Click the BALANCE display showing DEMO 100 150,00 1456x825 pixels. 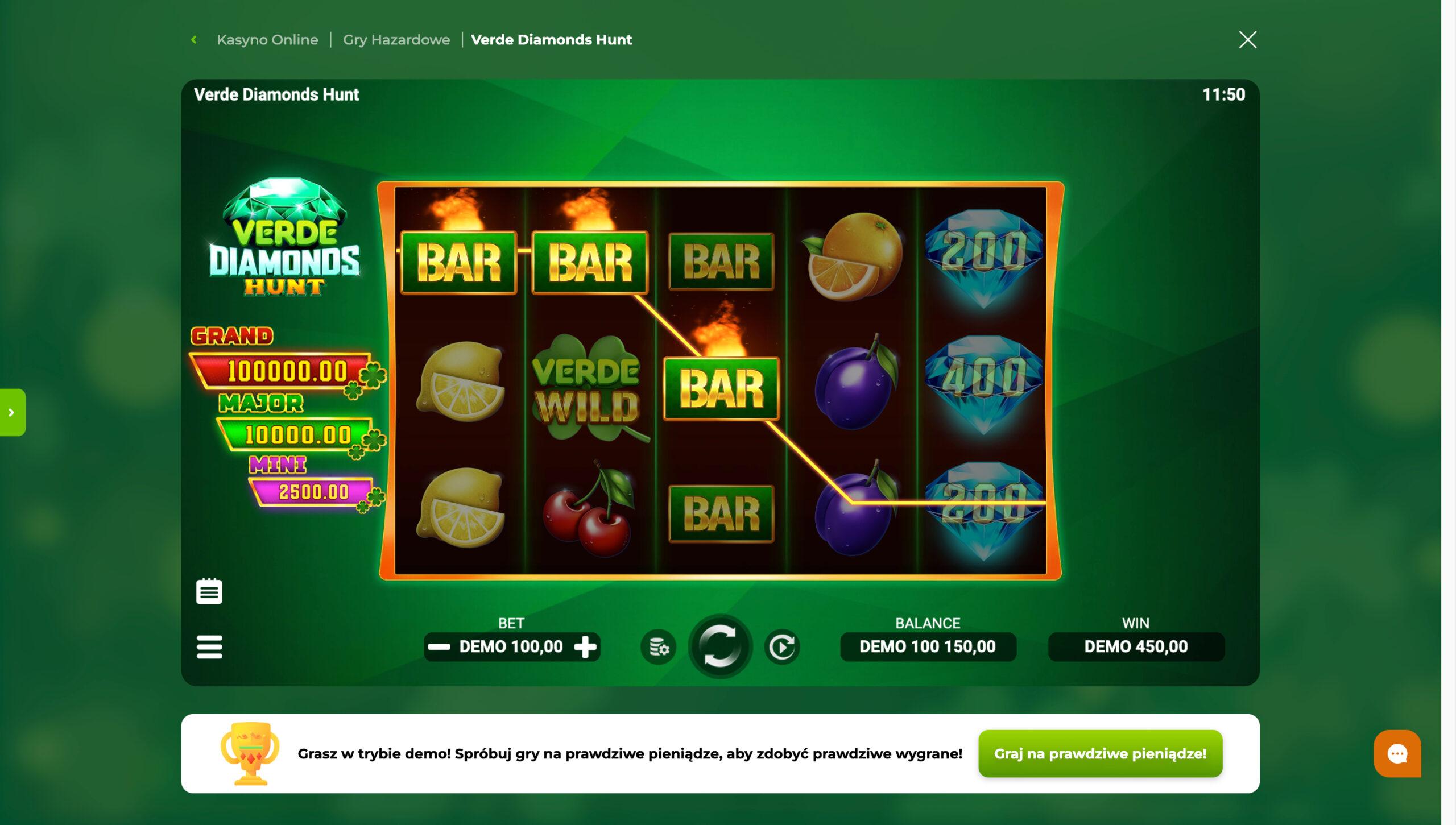click(928, 646)
